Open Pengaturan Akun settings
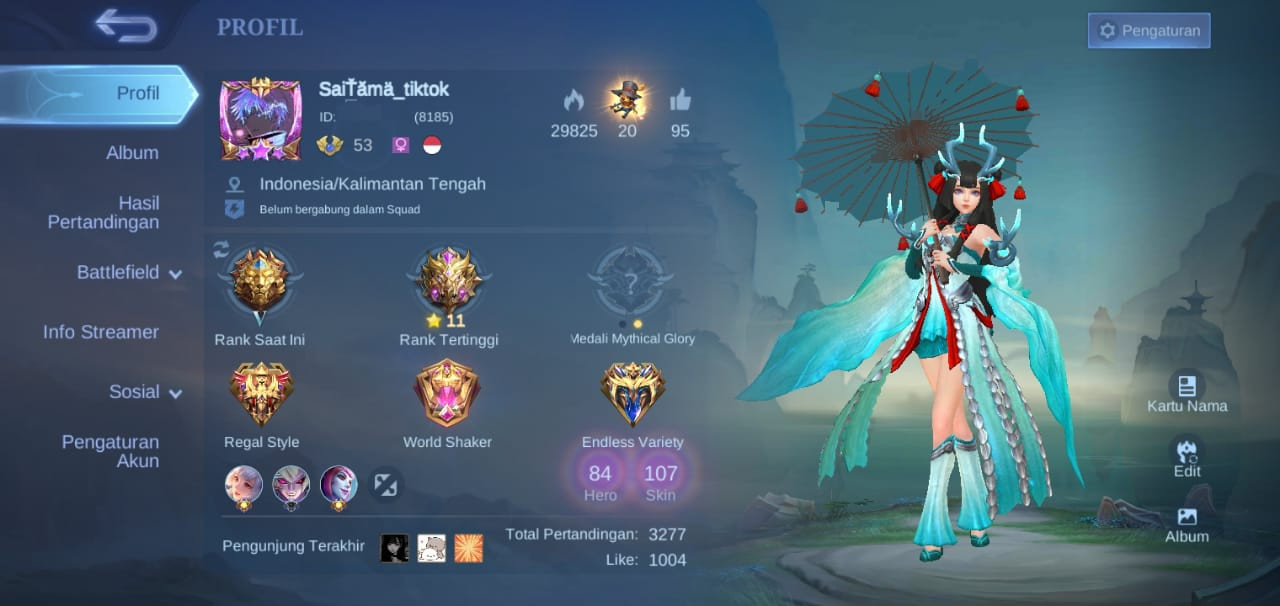This screenshot has width=1280, height=606. (110, 451)
